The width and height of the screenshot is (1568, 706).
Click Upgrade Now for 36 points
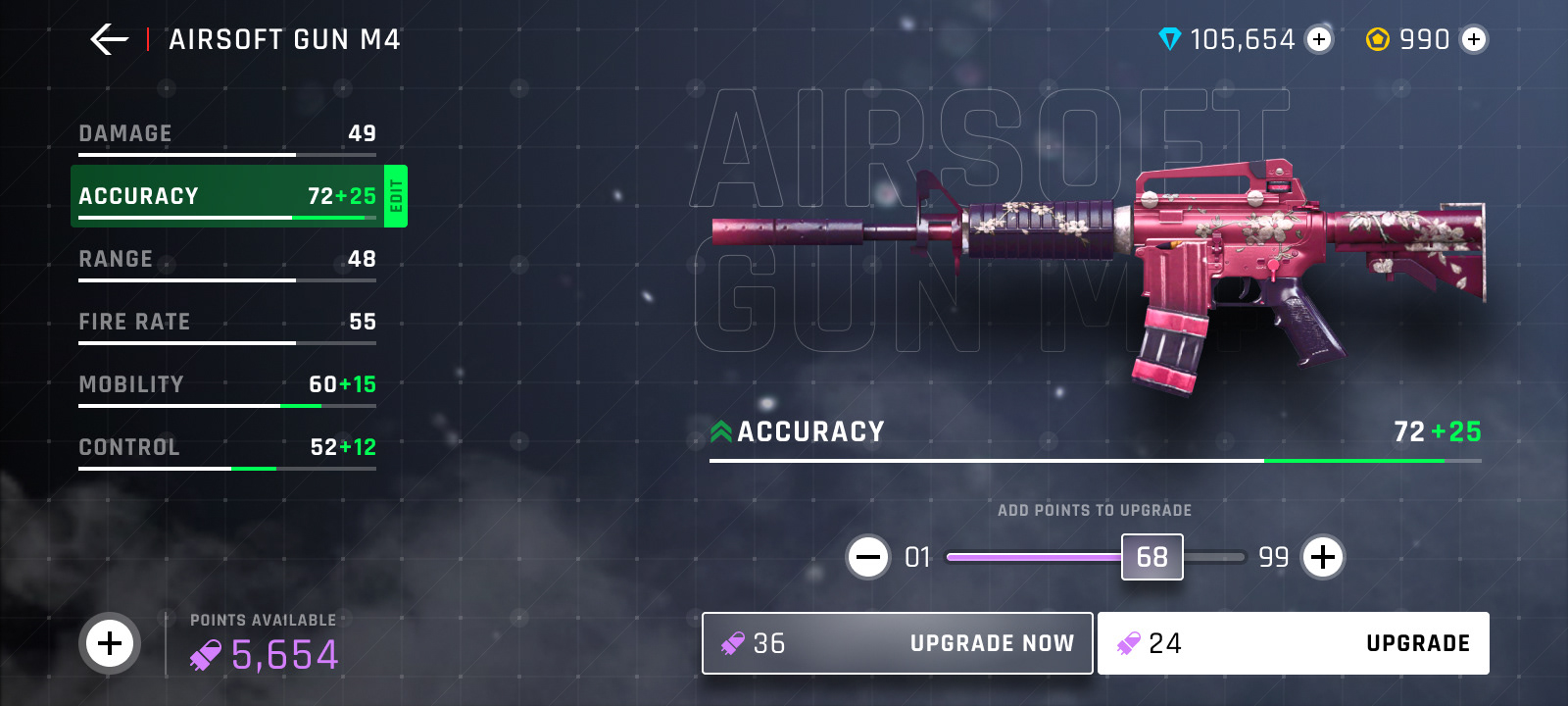coord(897,643)
